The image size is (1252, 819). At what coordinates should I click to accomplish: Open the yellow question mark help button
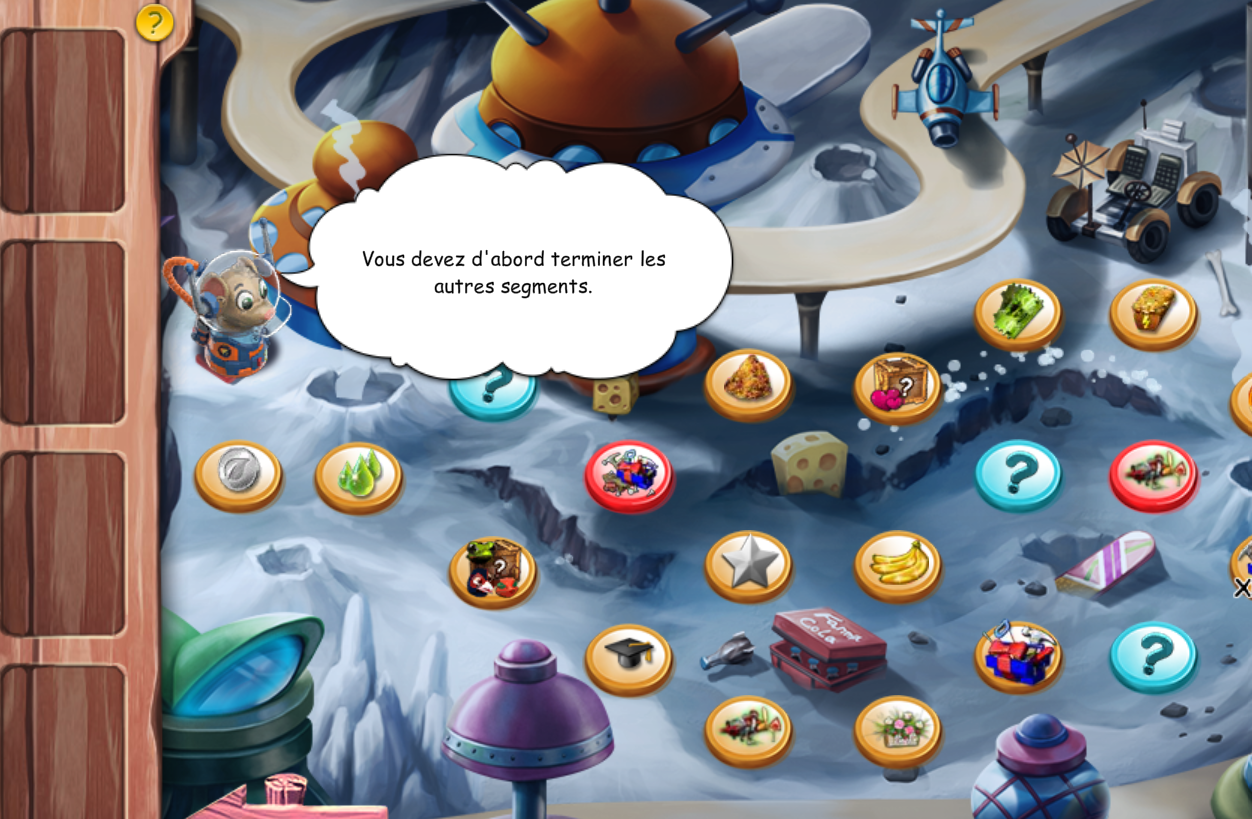click(x=154, y=22)
